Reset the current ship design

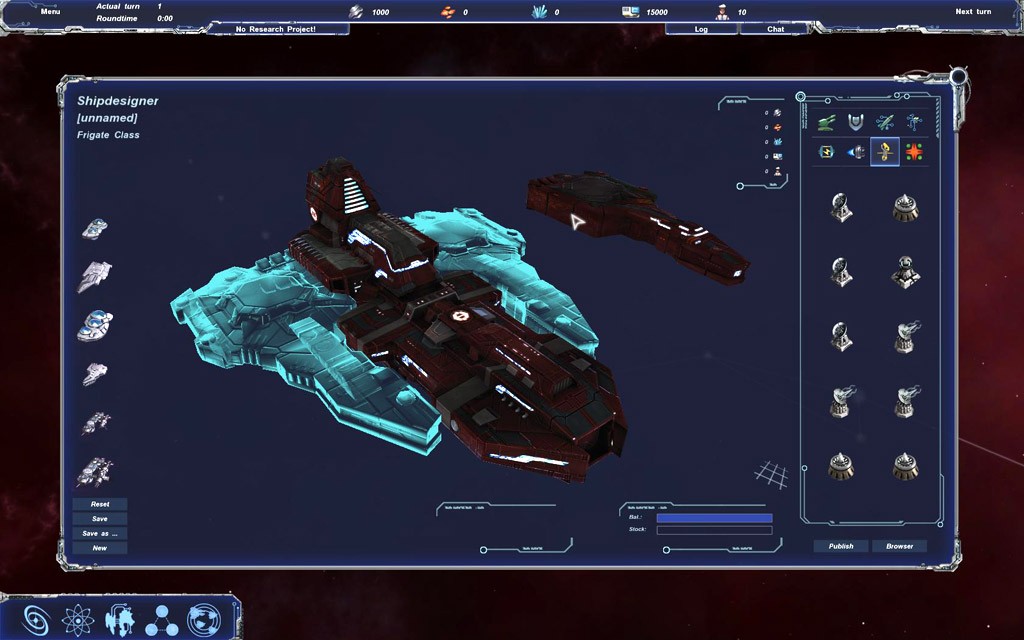tap(100, 504)
